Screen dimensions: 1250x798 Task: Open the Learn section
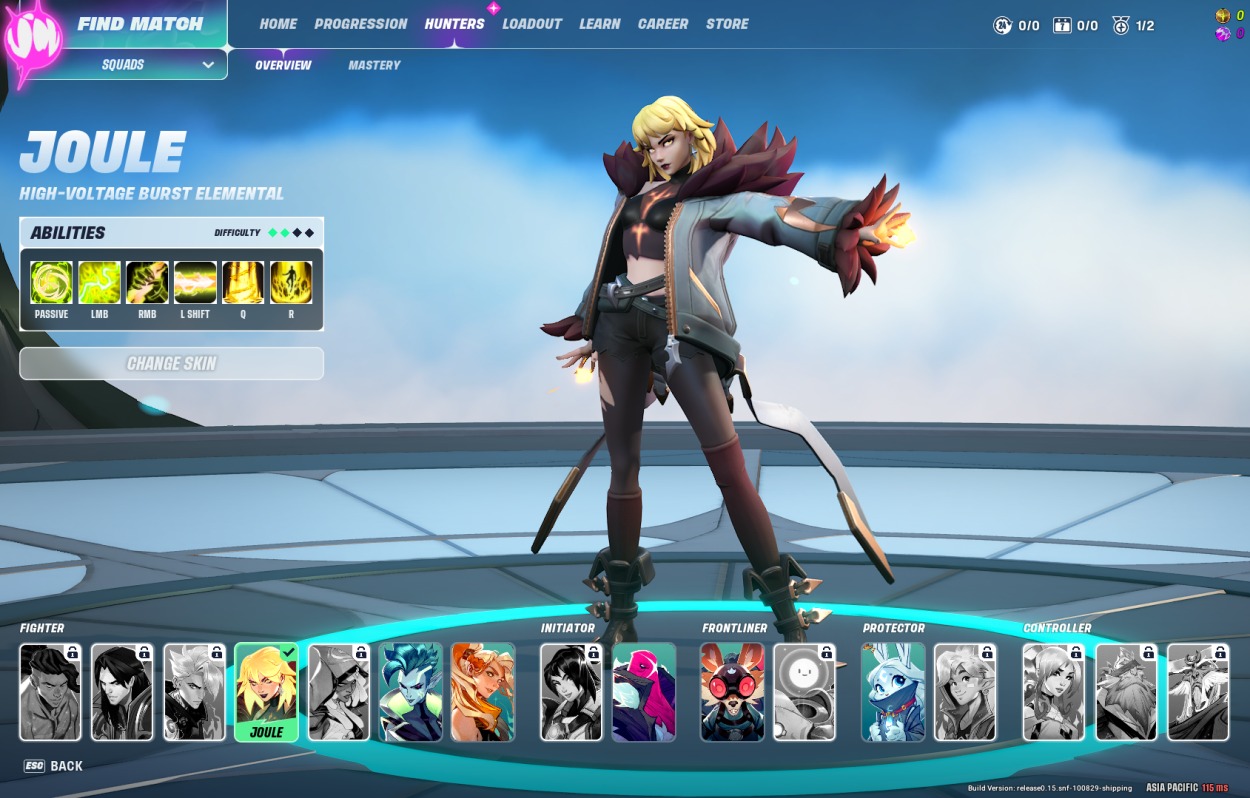pyautogui.click(x=599, y=24)
